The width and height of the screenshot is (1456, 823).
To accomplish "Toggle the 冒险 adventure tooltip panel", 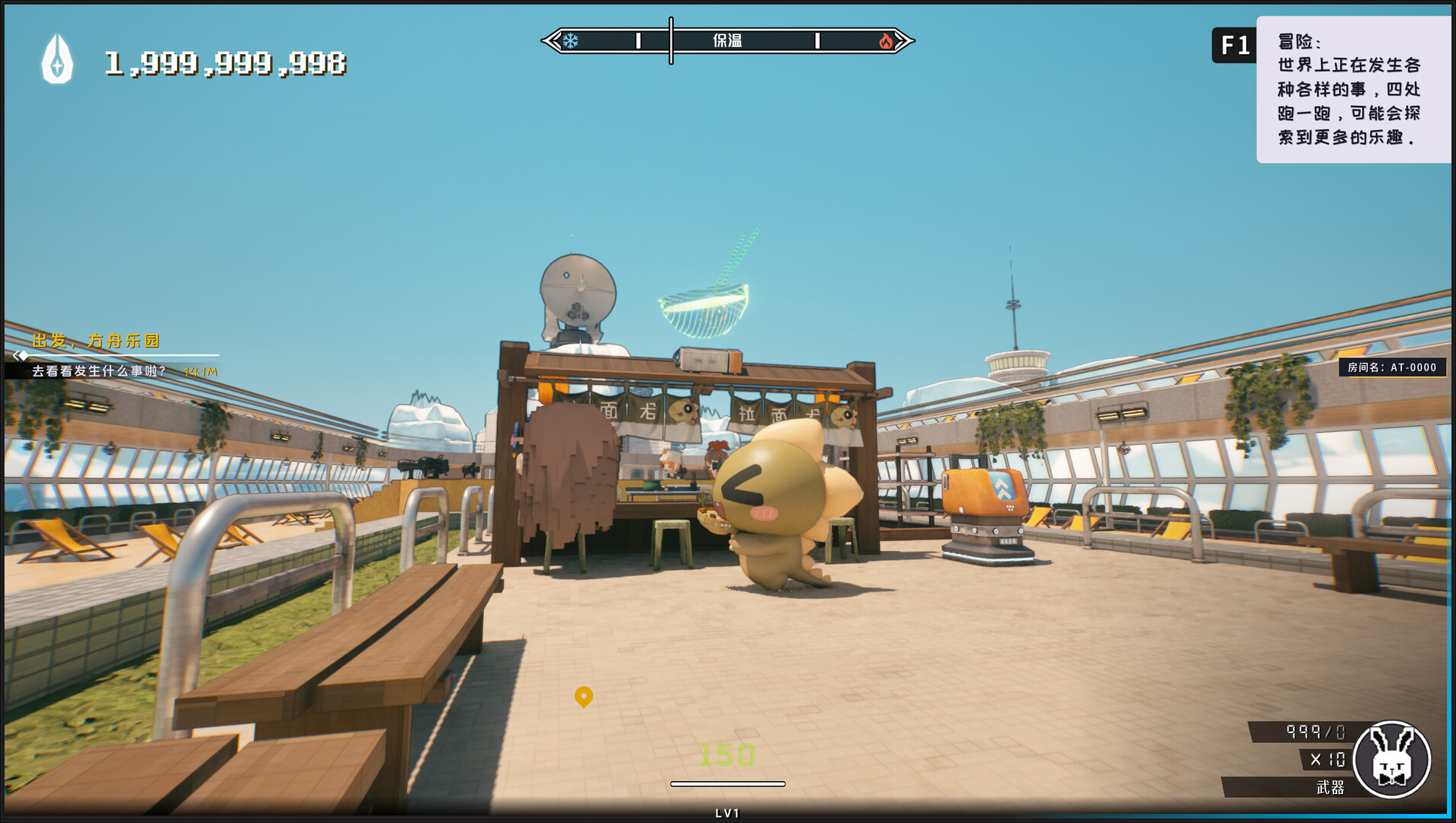I will [1355, 91].
